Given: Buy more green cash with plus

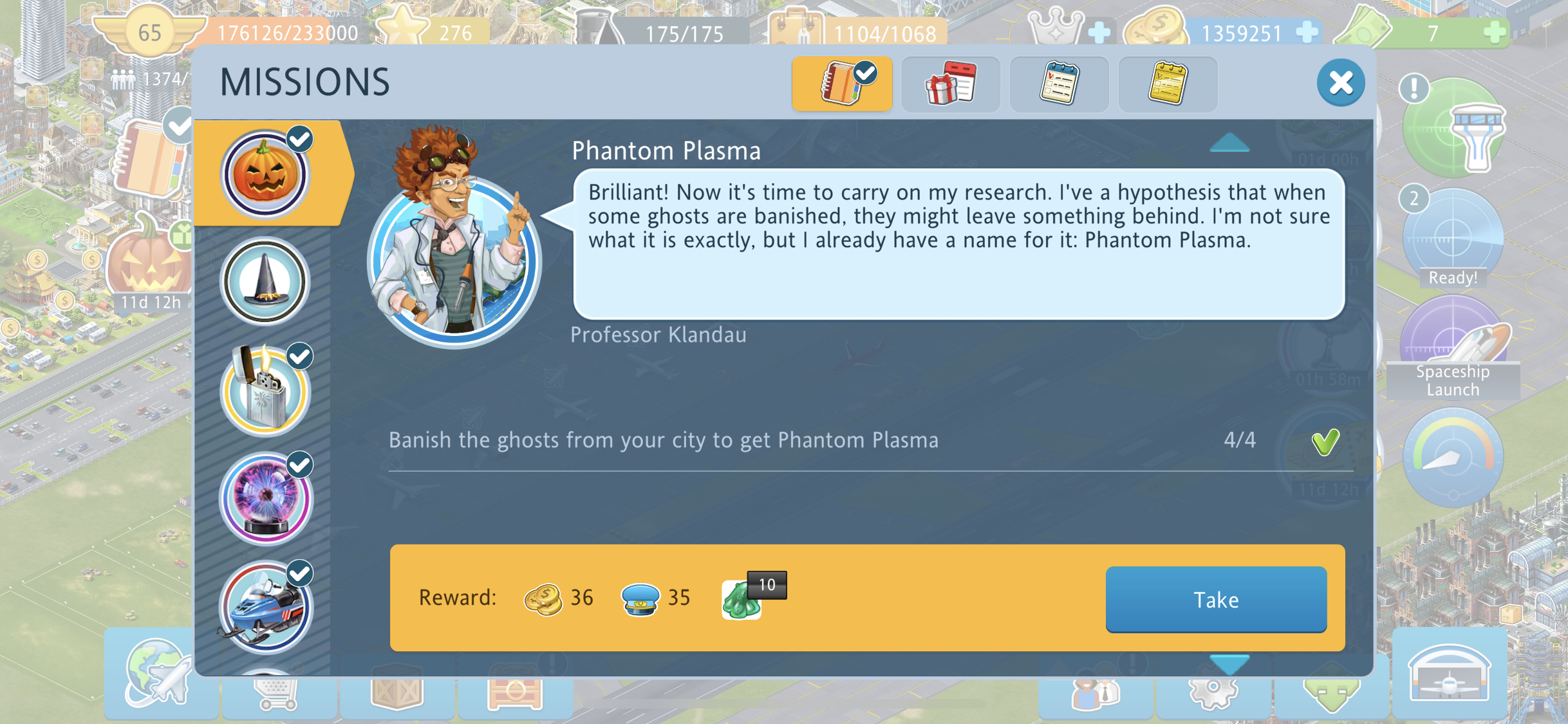Looking at the screenshot, I should (x=1495, y=32).
